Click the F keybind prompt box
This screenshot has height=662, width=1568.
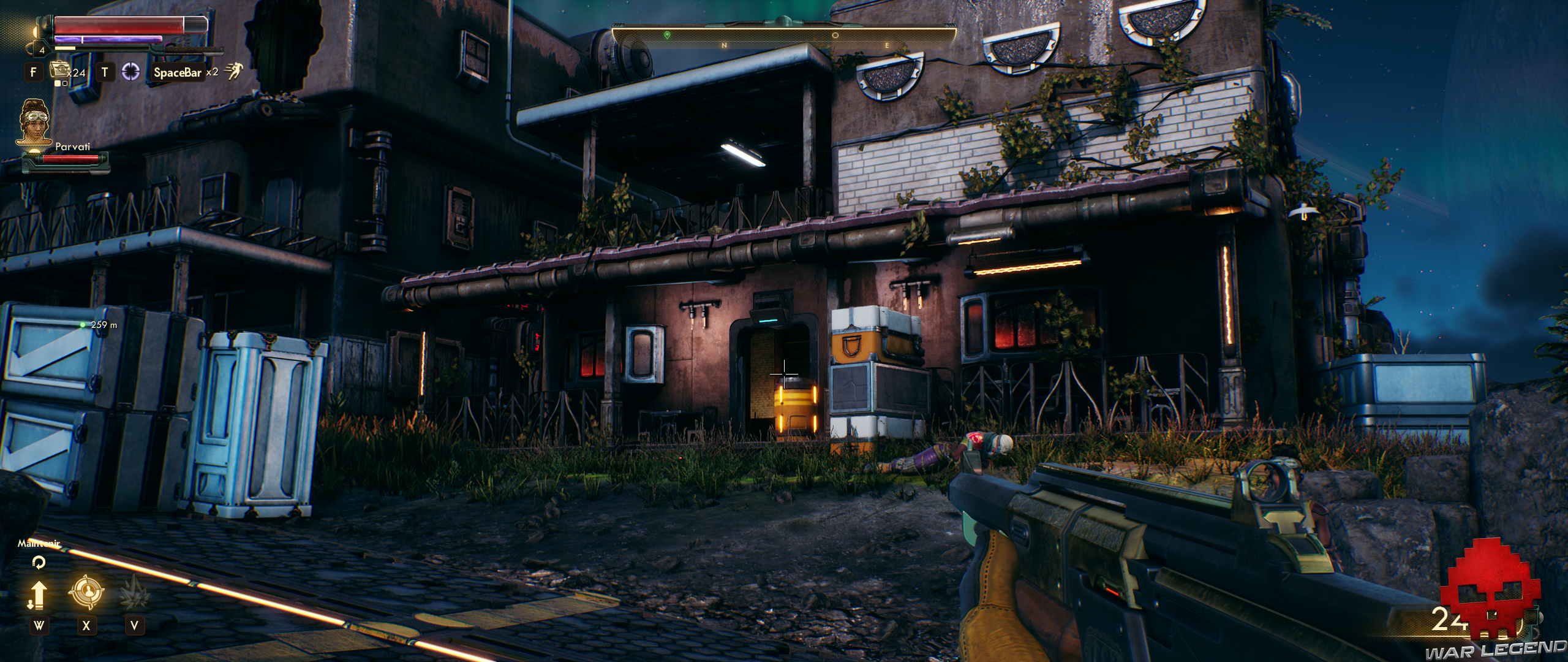click(x=34, y=71)
